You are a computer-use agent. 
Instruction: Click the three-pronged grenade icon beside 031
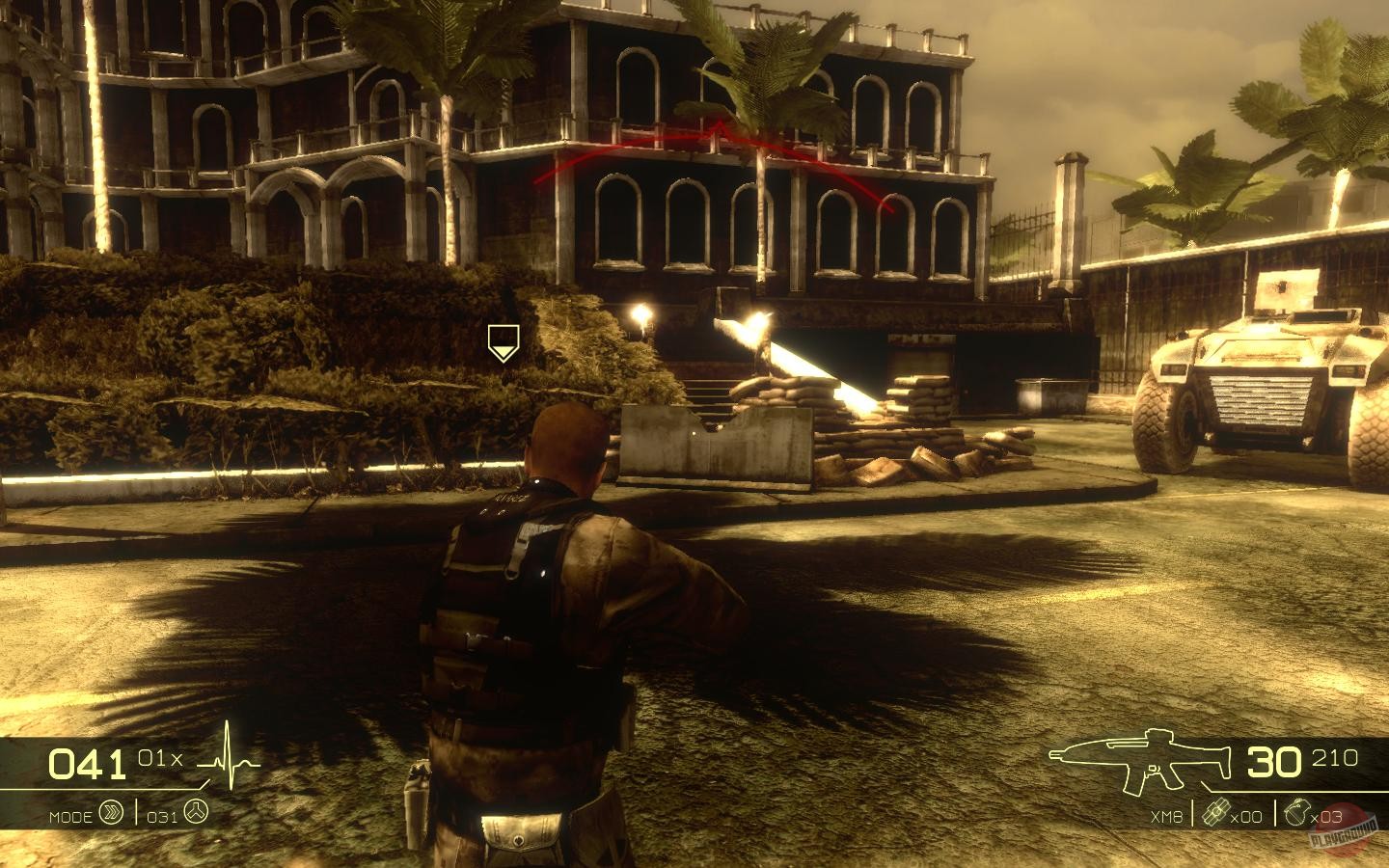coord(197,811)
